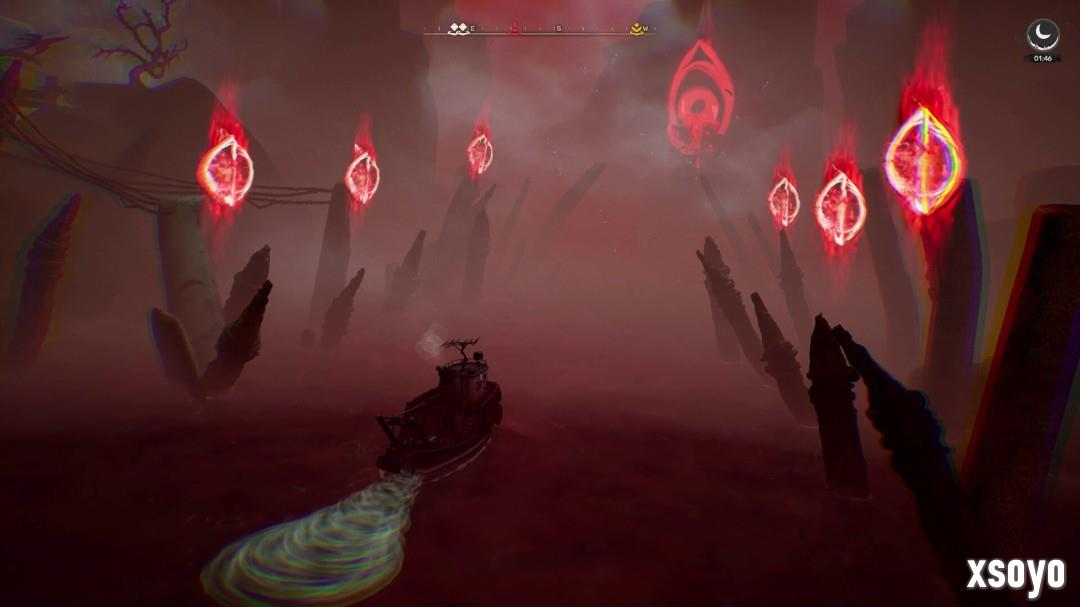Click the crescent moon day-night clock icon
Viewport: 1080px width, 607px height.
click(x=1043, y=35)
